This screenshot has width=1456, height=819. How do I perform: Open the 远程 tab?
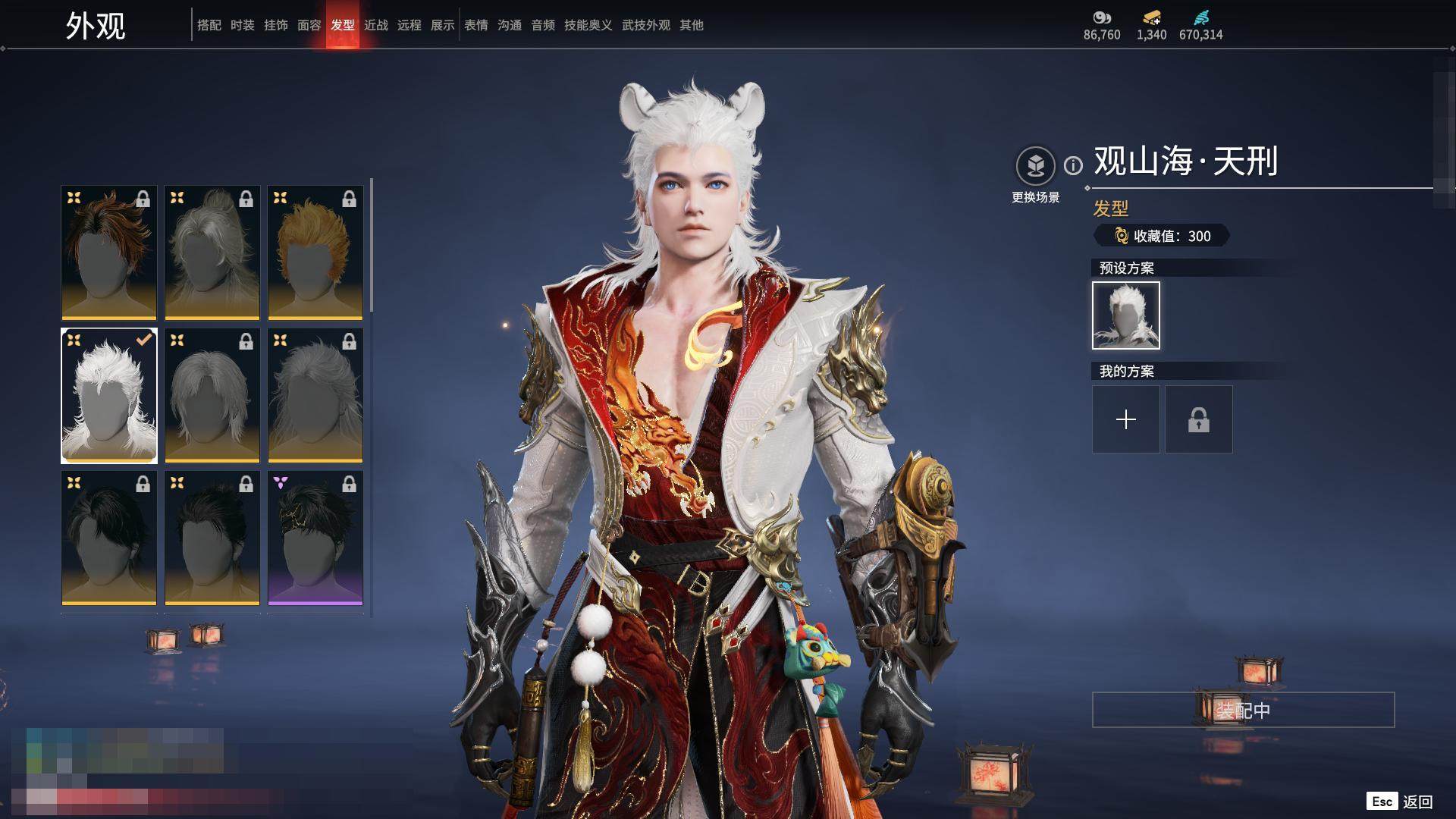pos(409,25)
